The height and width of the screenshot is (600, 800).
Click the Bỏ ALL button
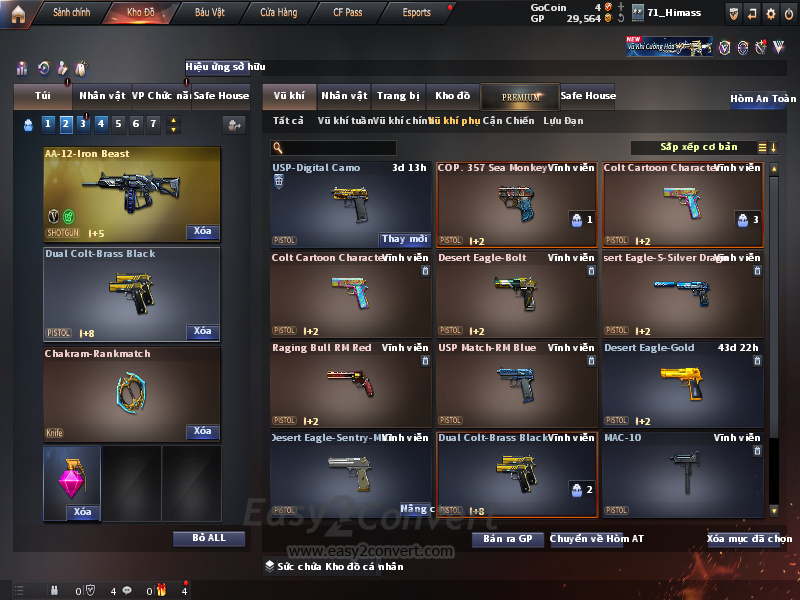pyautogui.click(x=208, y=538)
